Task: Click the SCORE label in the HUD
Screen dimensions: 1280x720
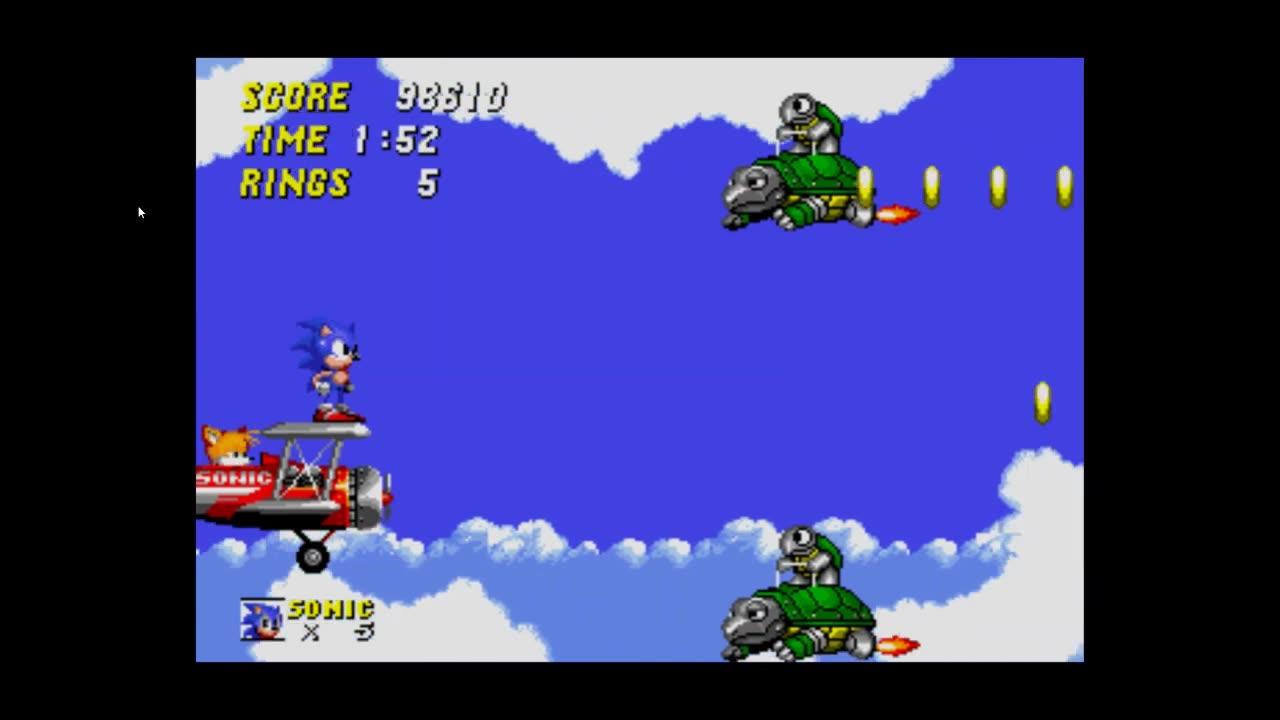Action: [x=295, y=97]
